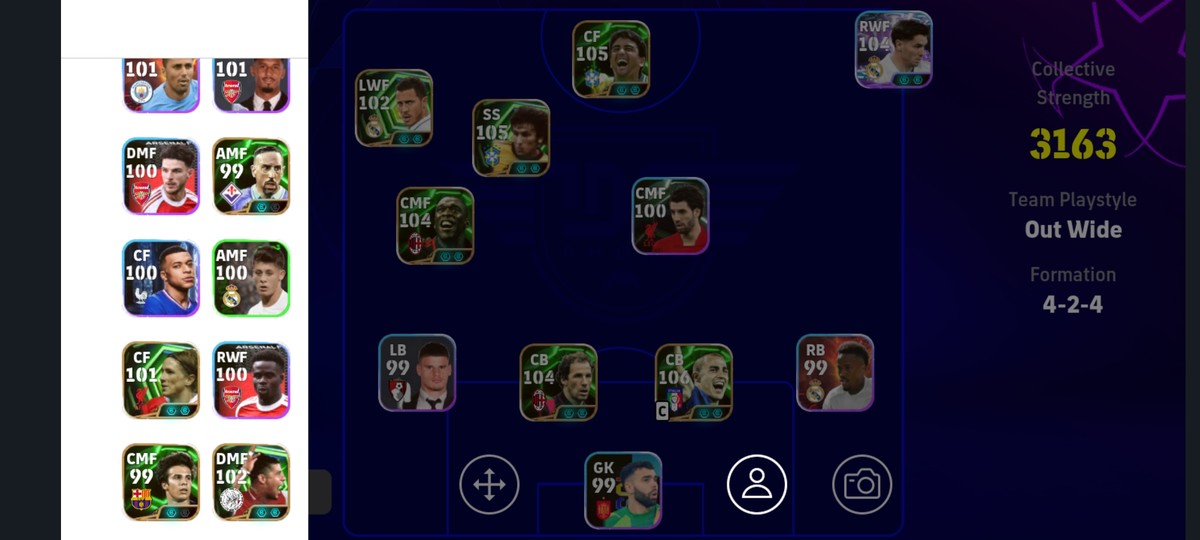Open the camera screenshot button

[862, 485]
